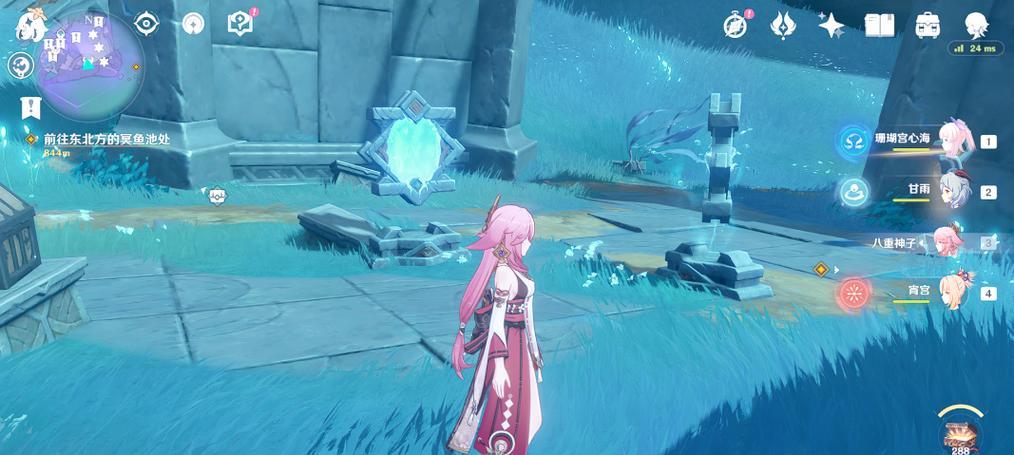Open the adventurer handbook book icon
Image resolution: width=1014 pixels, height=455 pixels.
tap(879, 26)
